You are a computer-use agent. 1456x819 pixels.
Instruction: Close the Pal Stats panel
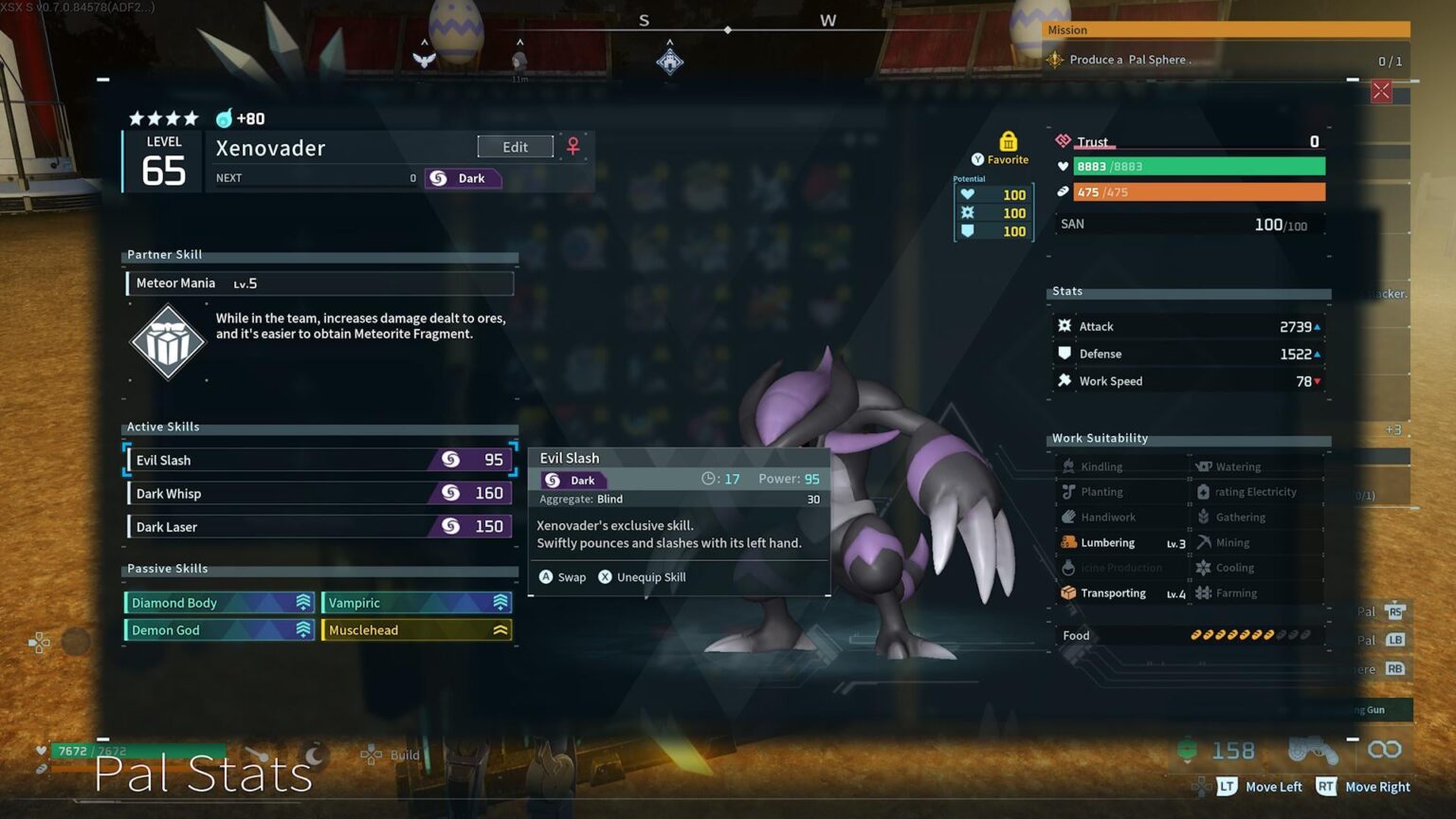[1381, 92]
